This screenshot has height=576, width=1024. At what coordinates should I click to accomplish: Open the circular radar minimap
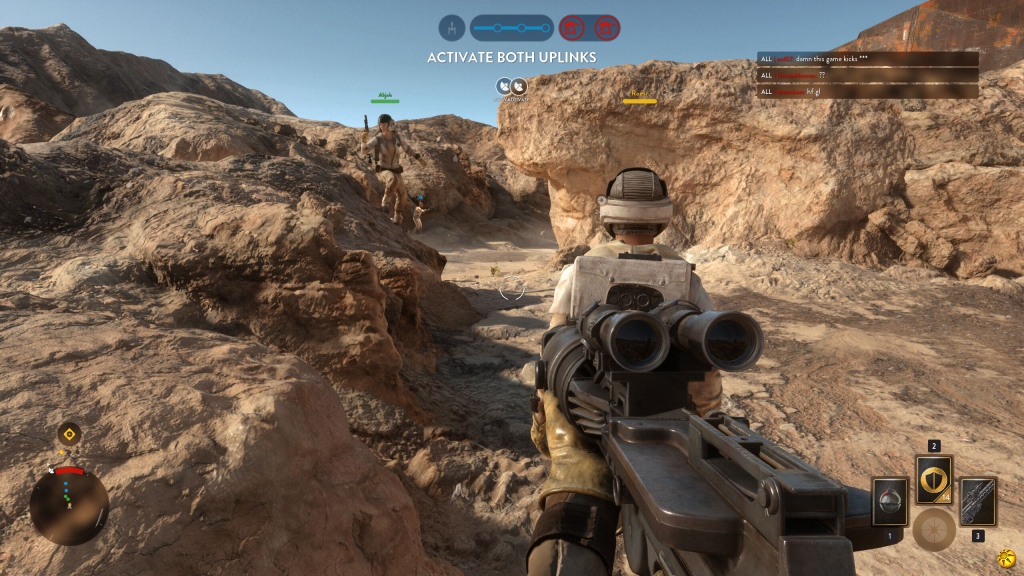click(69, 506)
